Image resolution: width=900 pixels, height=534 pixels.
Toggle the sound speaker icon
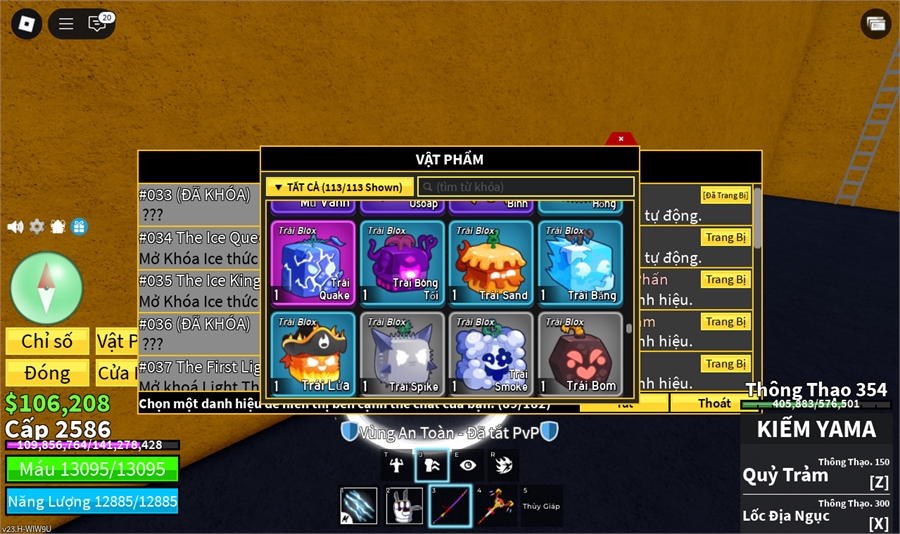[15, 227]
